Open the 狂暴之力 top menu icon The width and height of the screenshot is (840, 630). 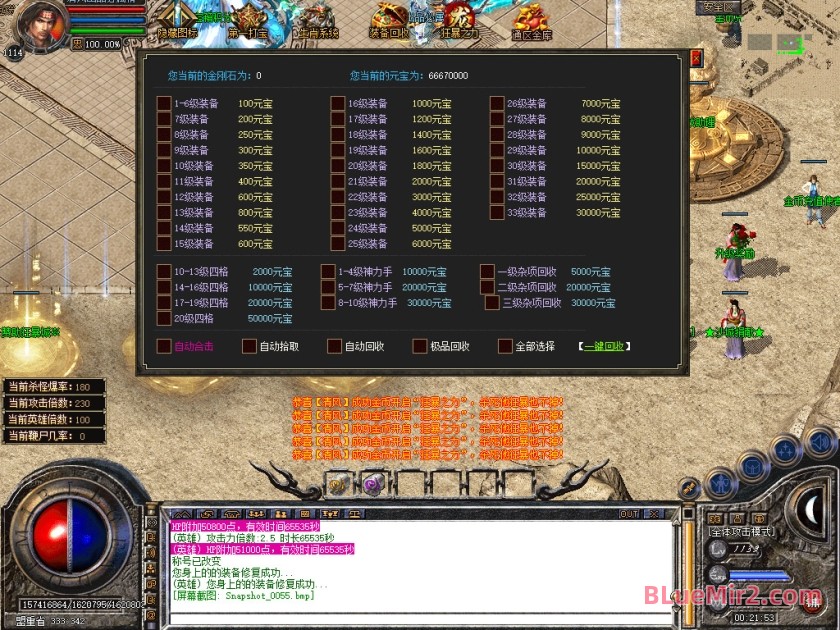click(x=460, y=20)
